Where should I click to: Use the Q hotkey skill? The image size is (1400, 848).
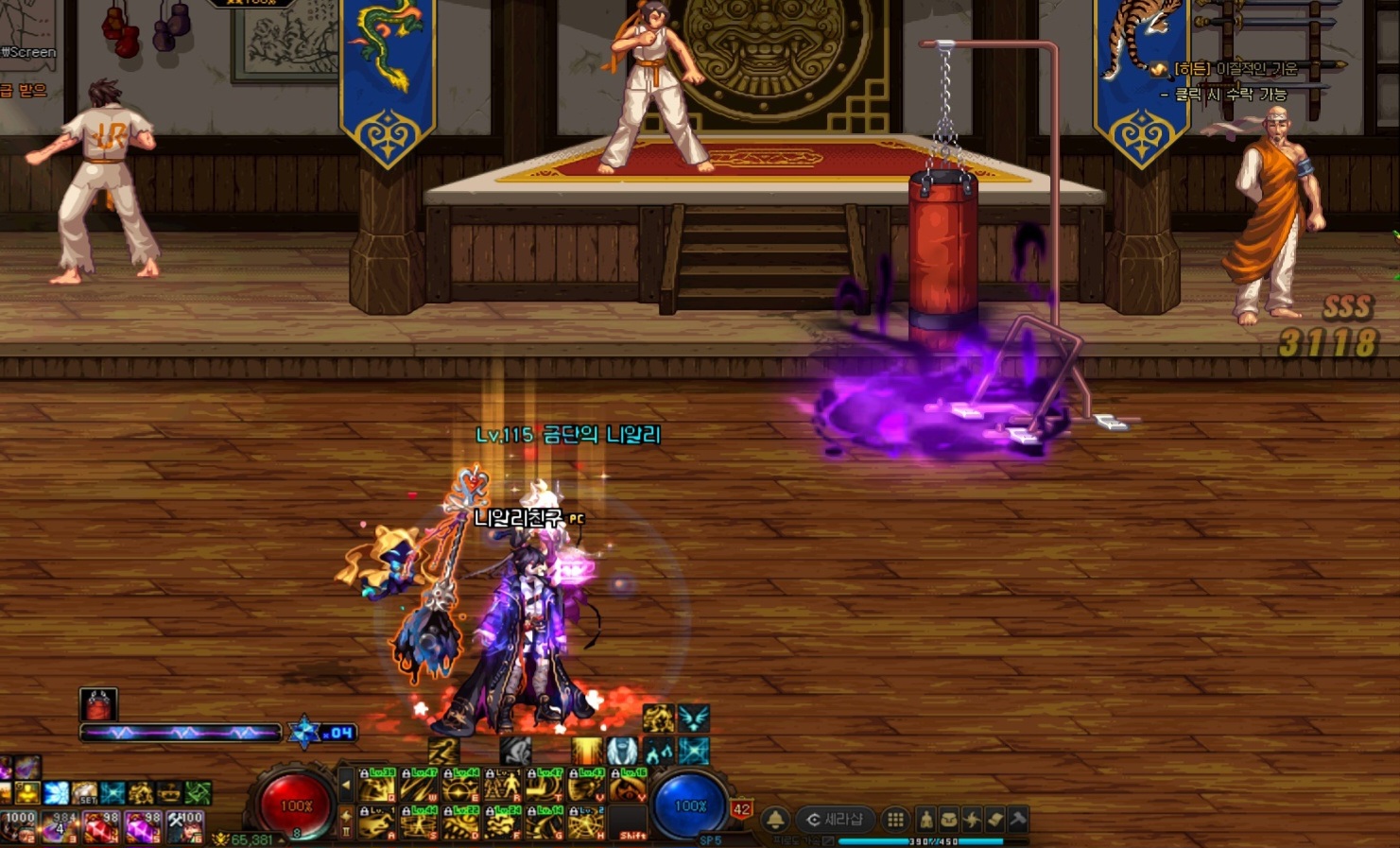coord(376,787)
